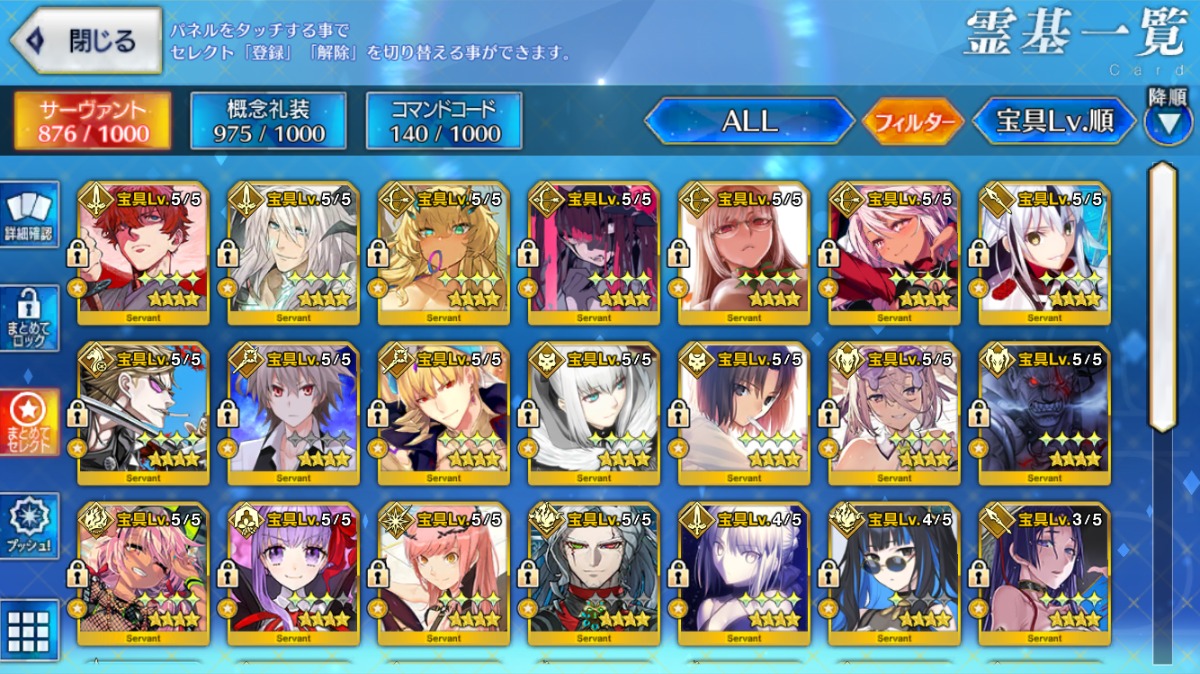This screenshot has width=1200, height=674.
Task: Choose the sunglasses servant with 宝具Lv.4
Action: pos(894,574)
